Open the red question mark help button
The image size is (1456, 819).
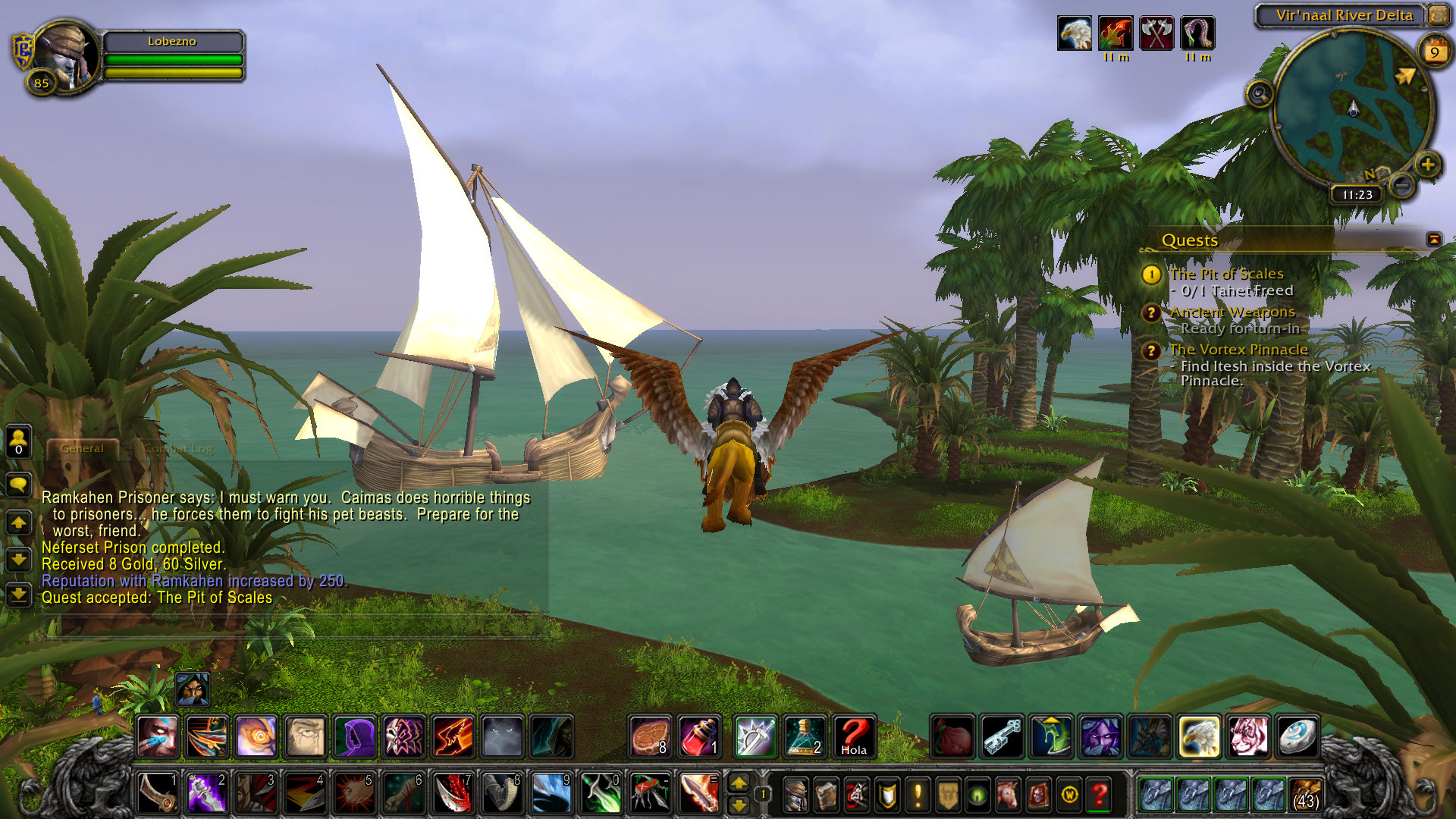point(1099,795)
